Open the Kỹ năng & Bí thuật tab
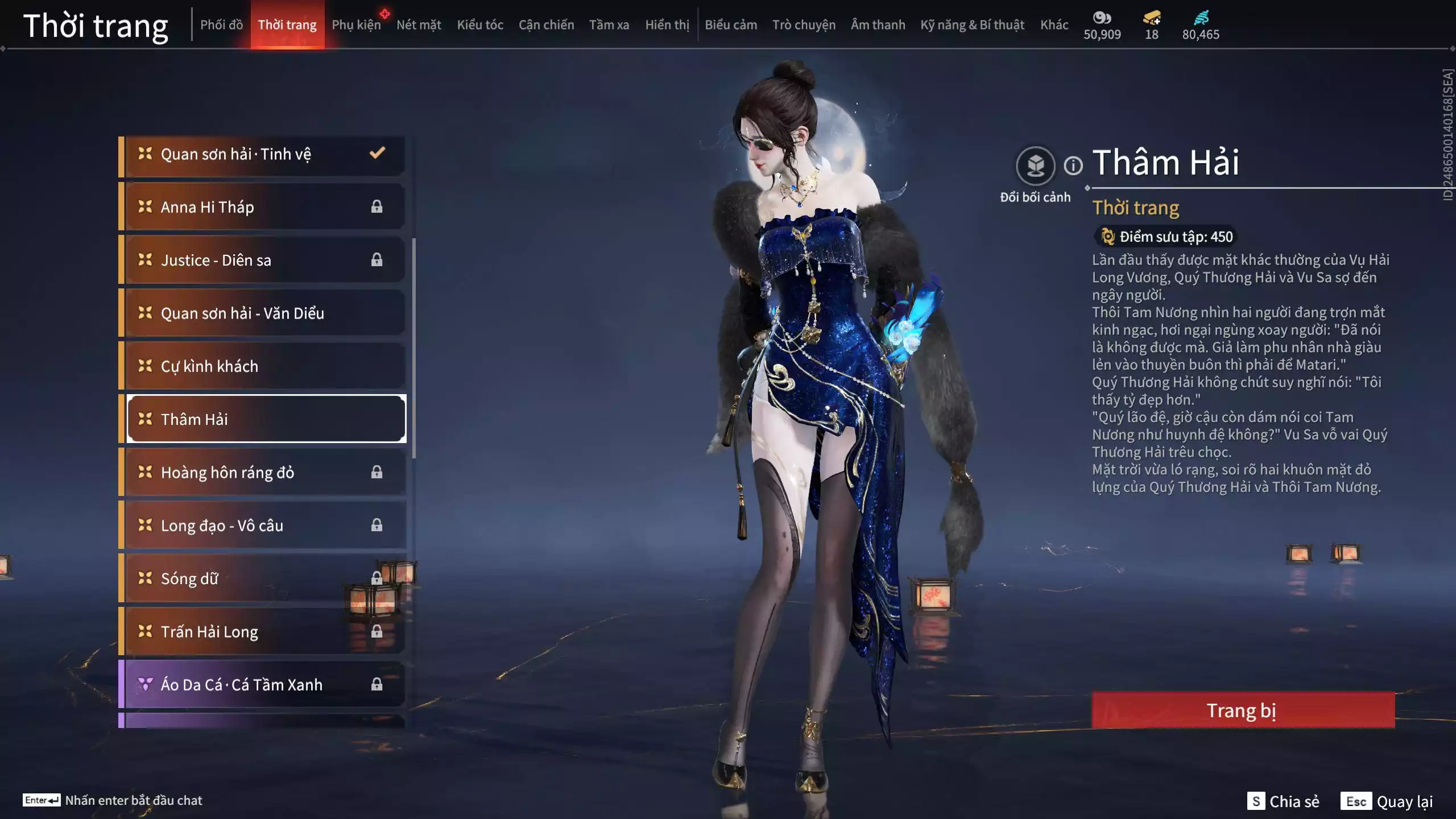The height and width of the screenshot is (819, 1456). pos(972,25)
